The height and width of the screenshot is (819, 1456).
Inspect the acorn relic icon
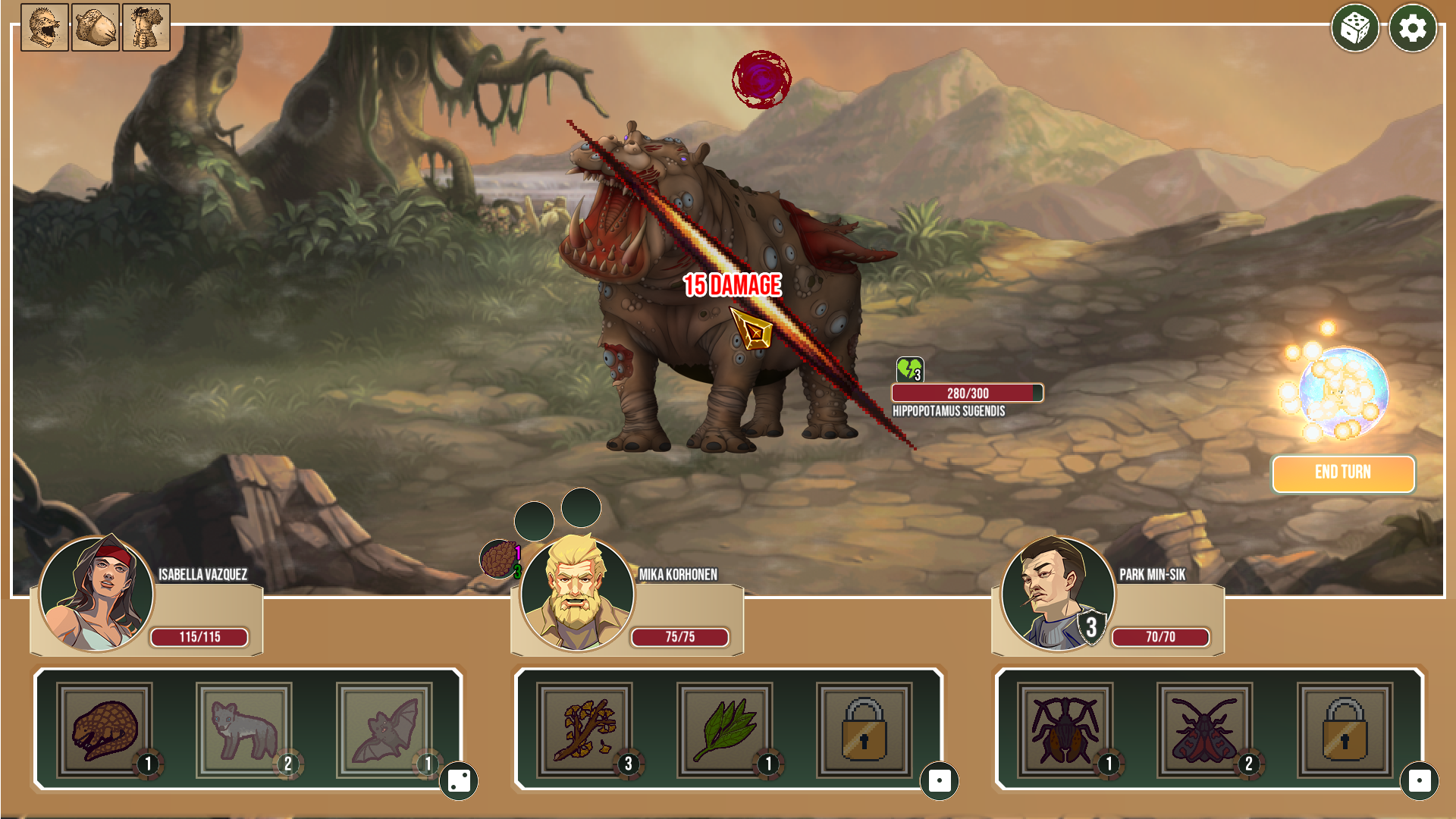click(x=96, y=27)
